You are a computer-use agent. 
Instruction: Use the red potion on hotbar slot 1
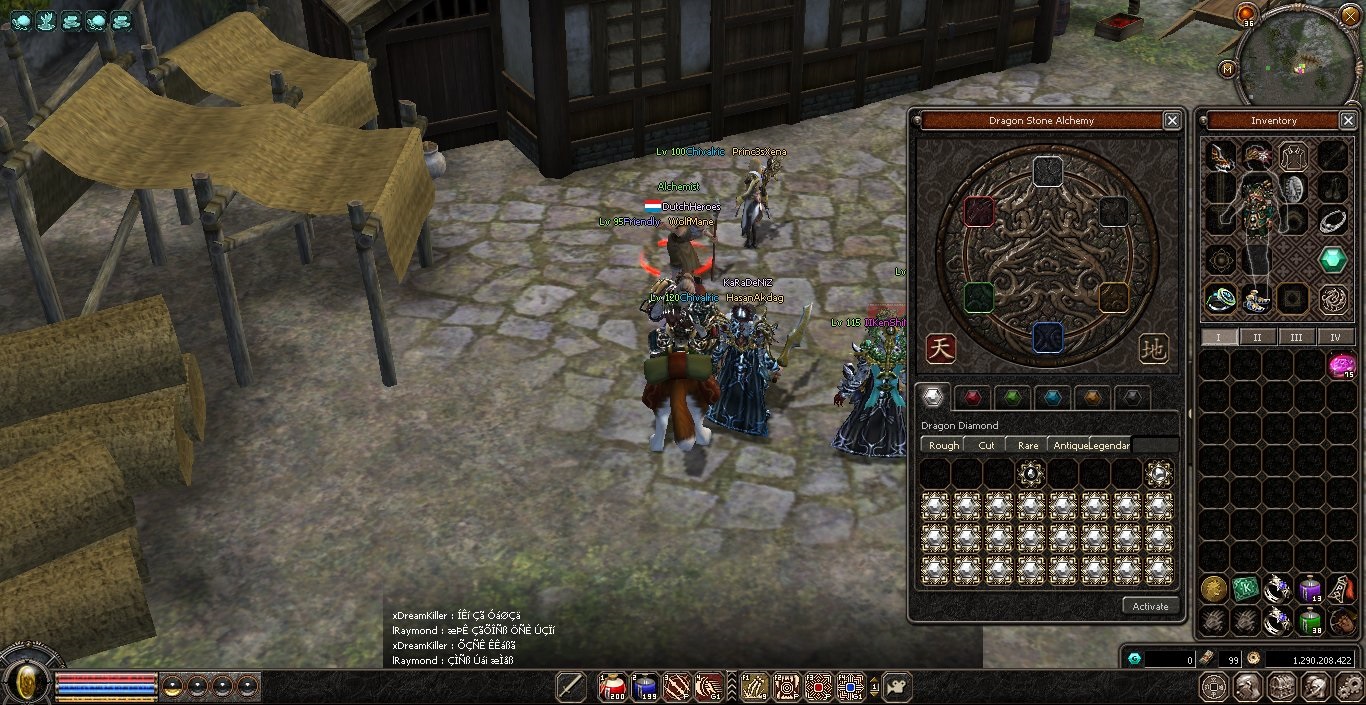click(x=612, y=687)
